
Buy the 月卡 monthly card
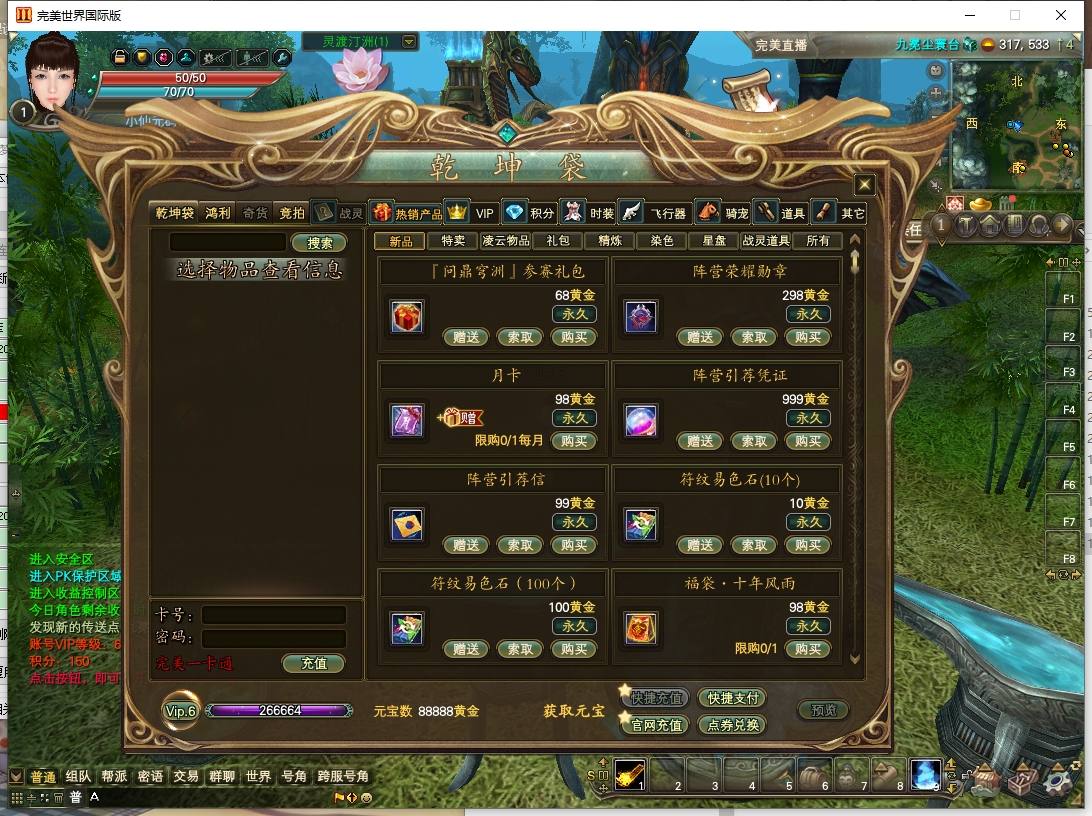[574, 441]
